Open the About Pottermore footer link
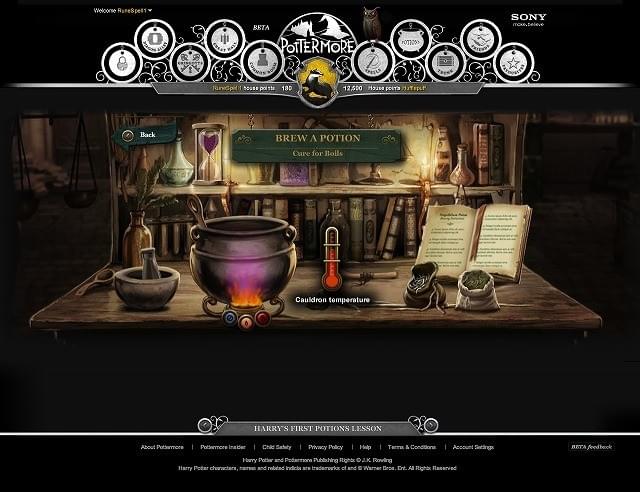640x492 pixels. 162,447
